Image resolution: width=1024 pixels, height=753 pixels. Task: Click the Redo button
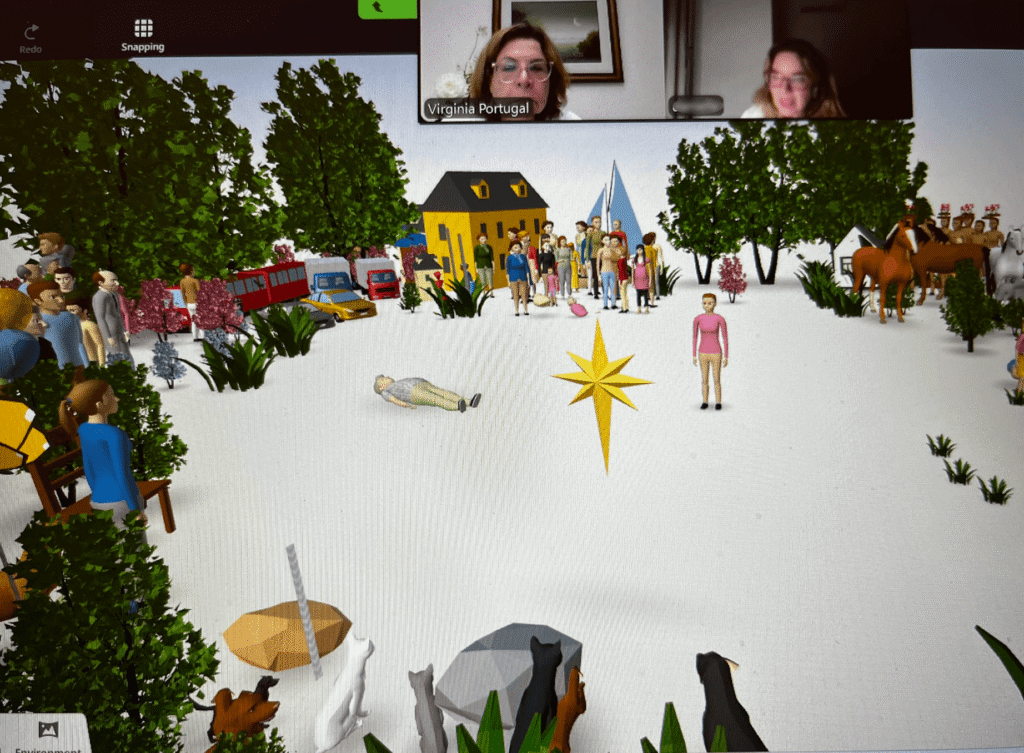click(31, 37)
